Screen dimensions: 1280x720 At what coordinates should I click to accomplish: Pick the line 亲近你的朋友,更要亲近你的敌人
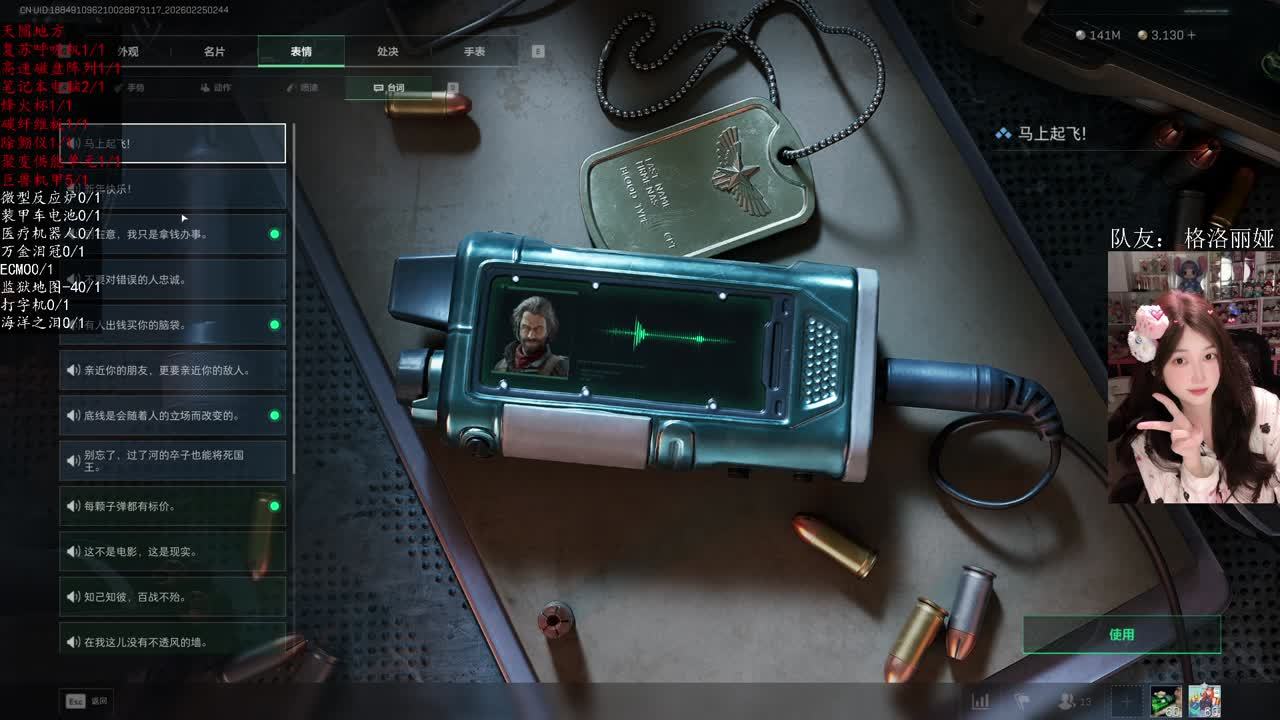(x=172, y=370)
